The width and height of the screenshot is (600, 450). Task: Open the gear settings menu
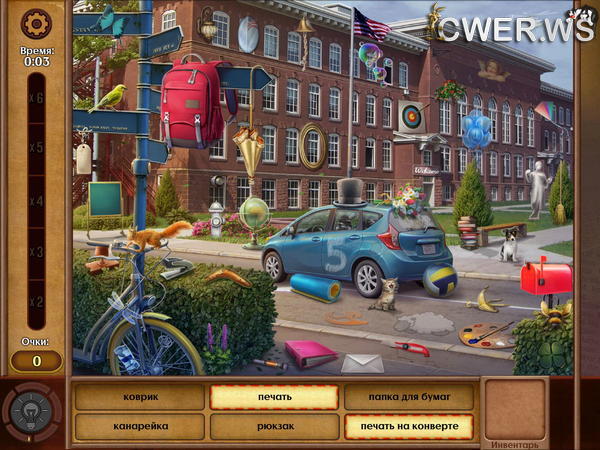pyautogui.click(x=36, y=22)
